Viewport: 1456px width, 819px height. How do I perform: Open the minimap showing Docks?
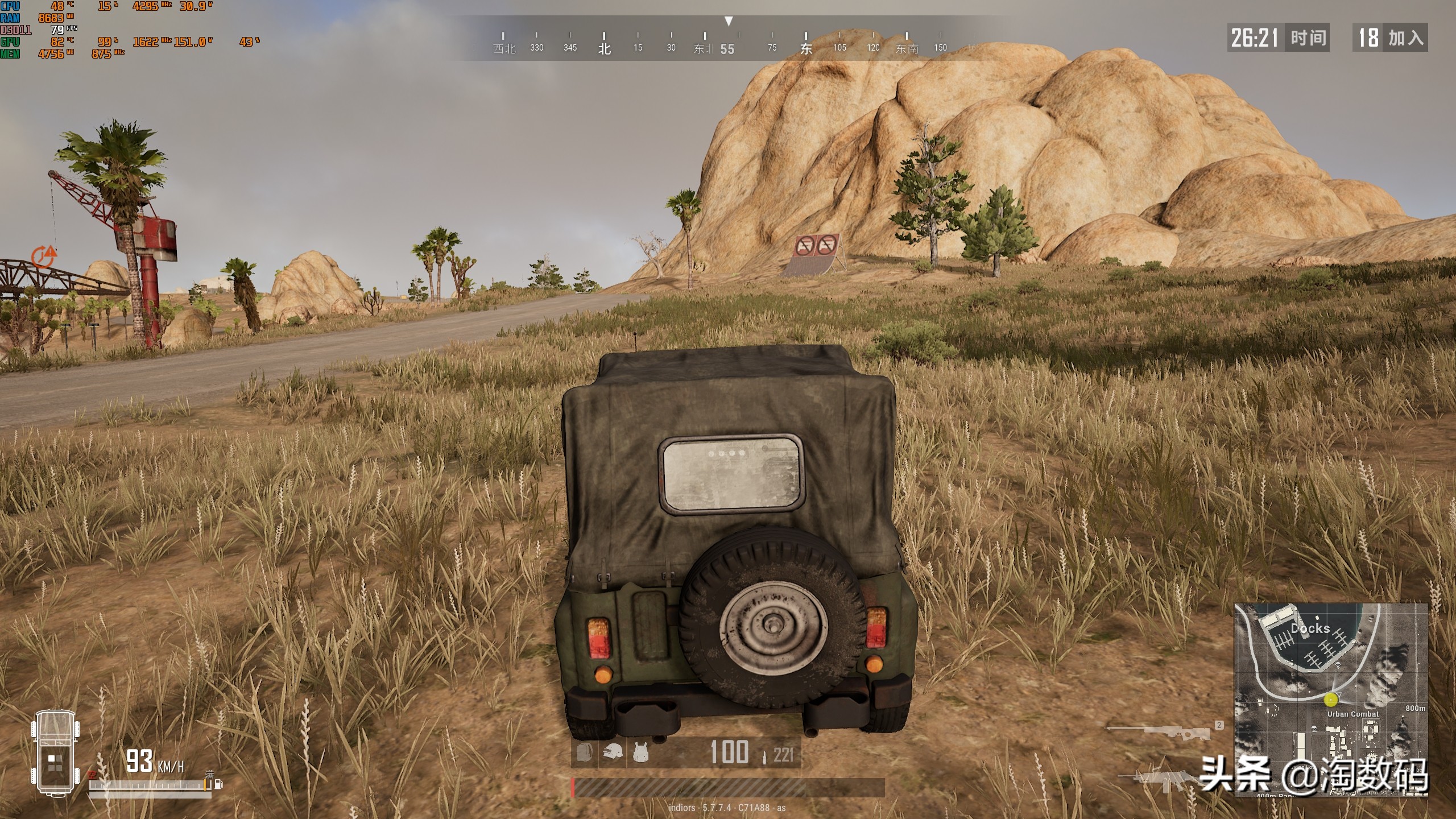tap(1330, 700)
